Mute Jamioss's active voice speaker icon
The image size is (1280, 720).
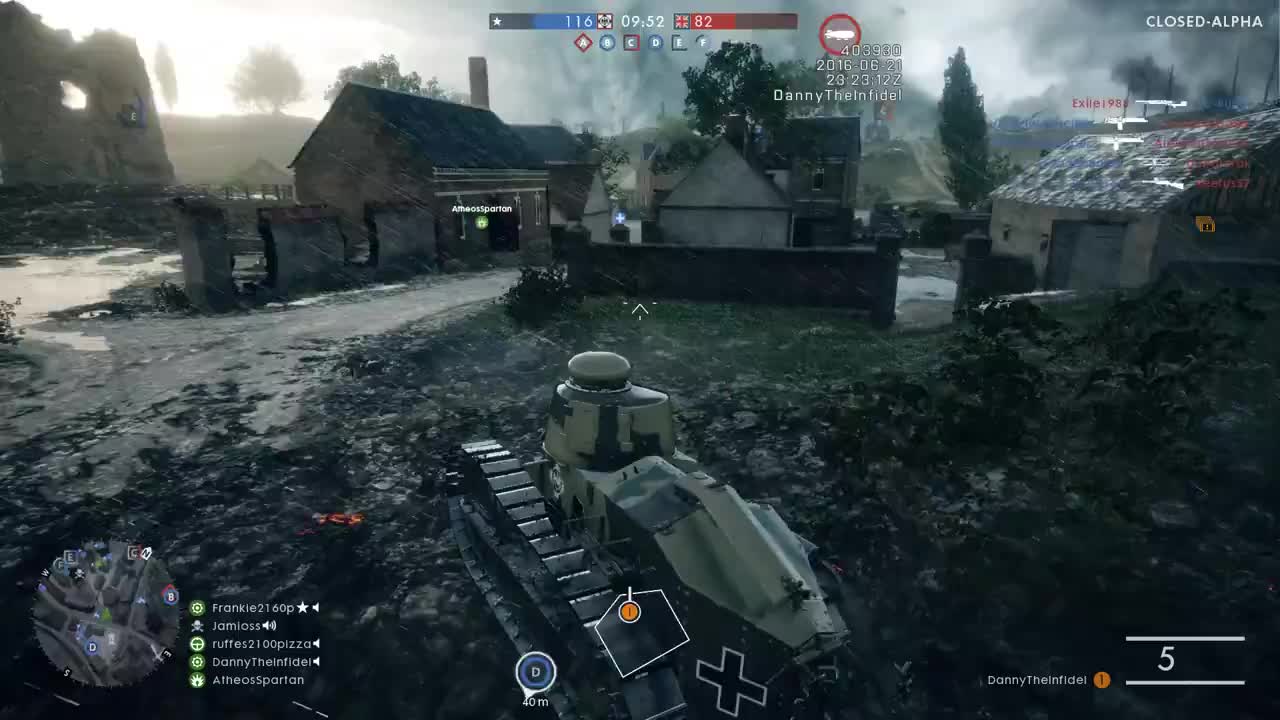click(x=269, y=626)
